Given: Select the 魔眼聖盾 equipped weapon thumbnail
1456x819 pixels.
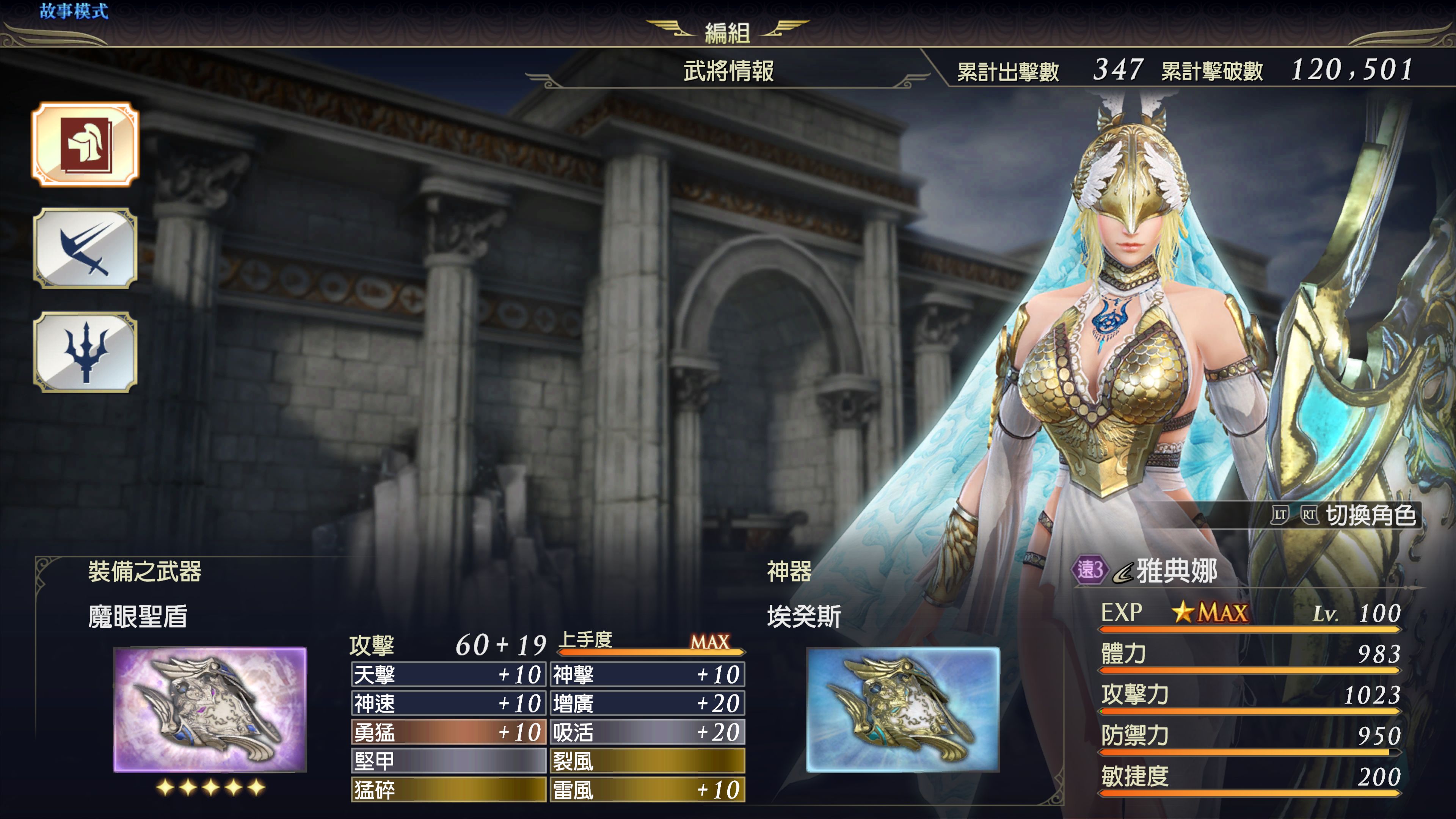Looking at the screenshot, I should 210,709.
